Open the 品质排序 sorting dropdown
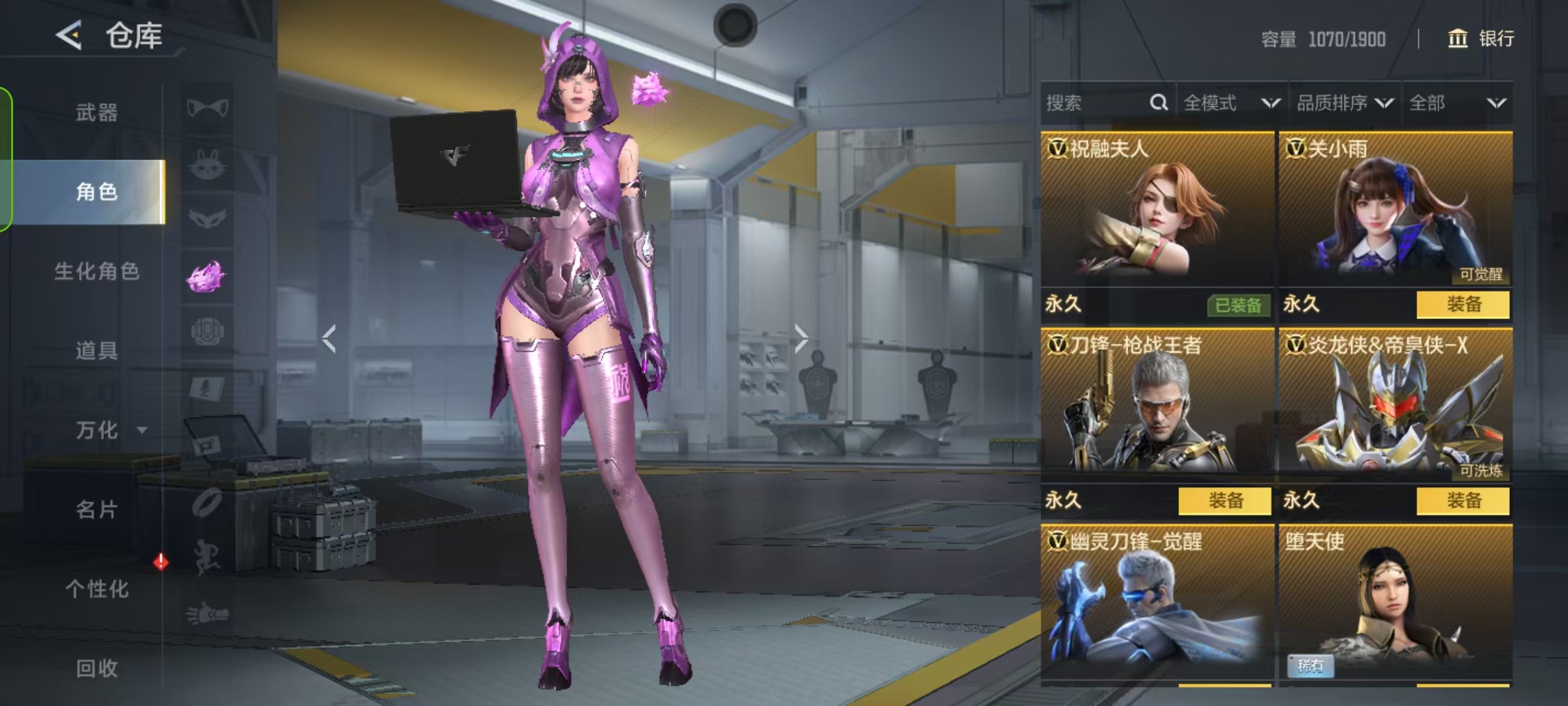This screenshot has width=1568, height=706. coord(1344,103)
